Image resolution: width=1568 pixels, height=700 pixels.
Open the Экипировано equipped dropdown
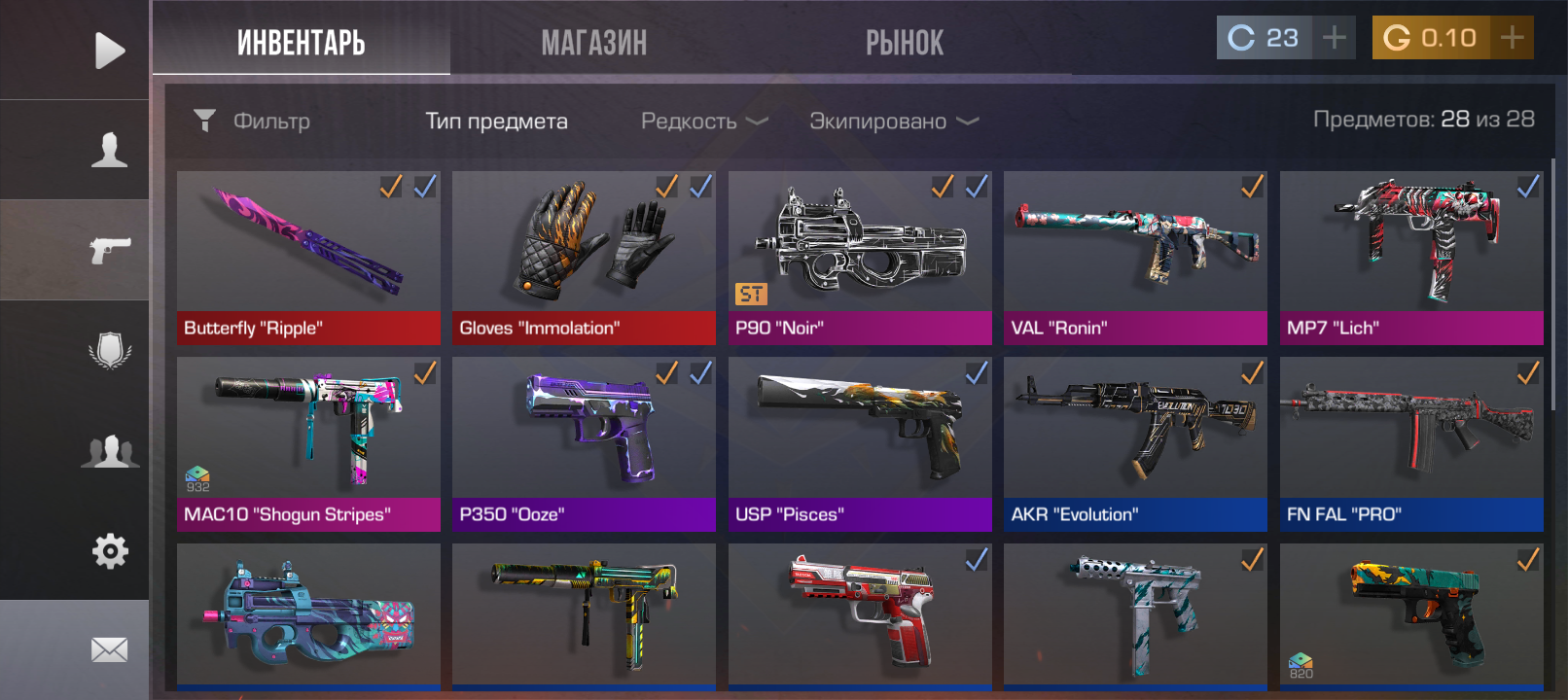click(893, 122)
